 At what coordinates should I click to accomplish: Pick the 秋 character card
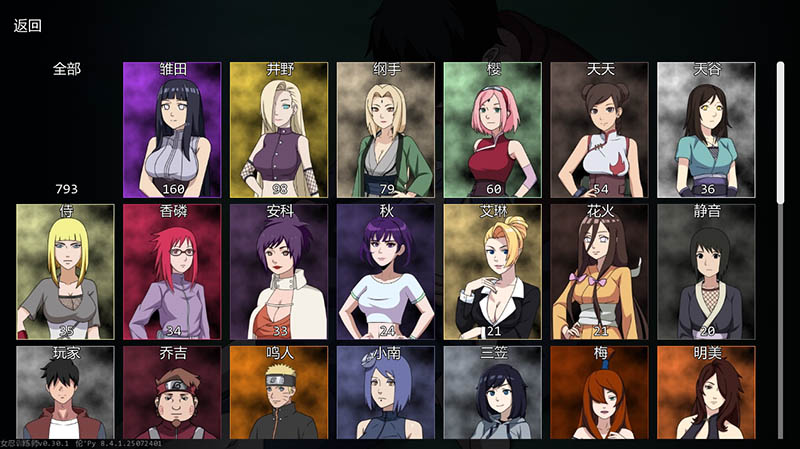pyautogui.click(x=386, y=271)
